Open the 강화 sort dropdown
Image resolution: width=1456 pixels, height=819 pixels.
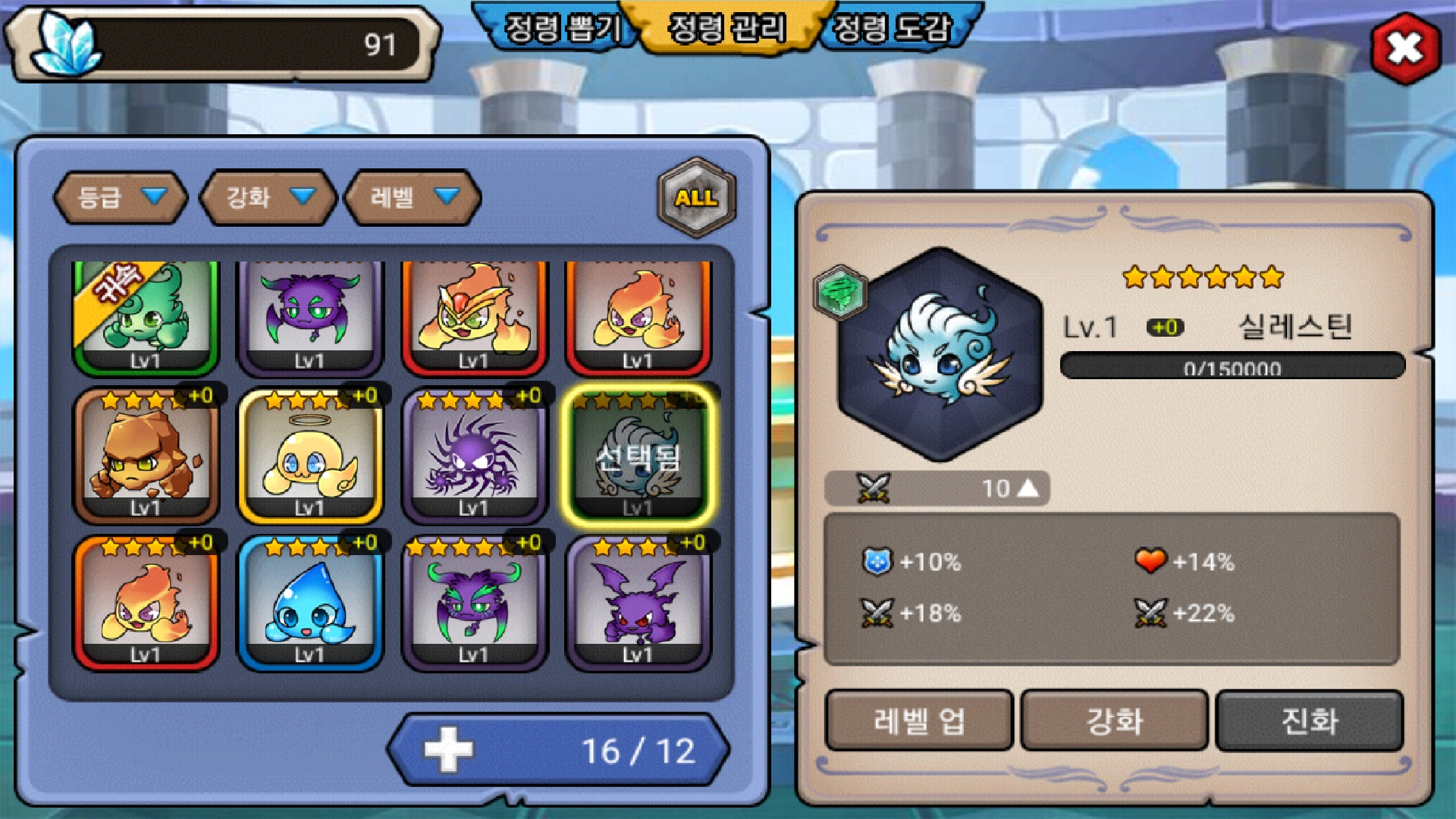tap(268, 197)
